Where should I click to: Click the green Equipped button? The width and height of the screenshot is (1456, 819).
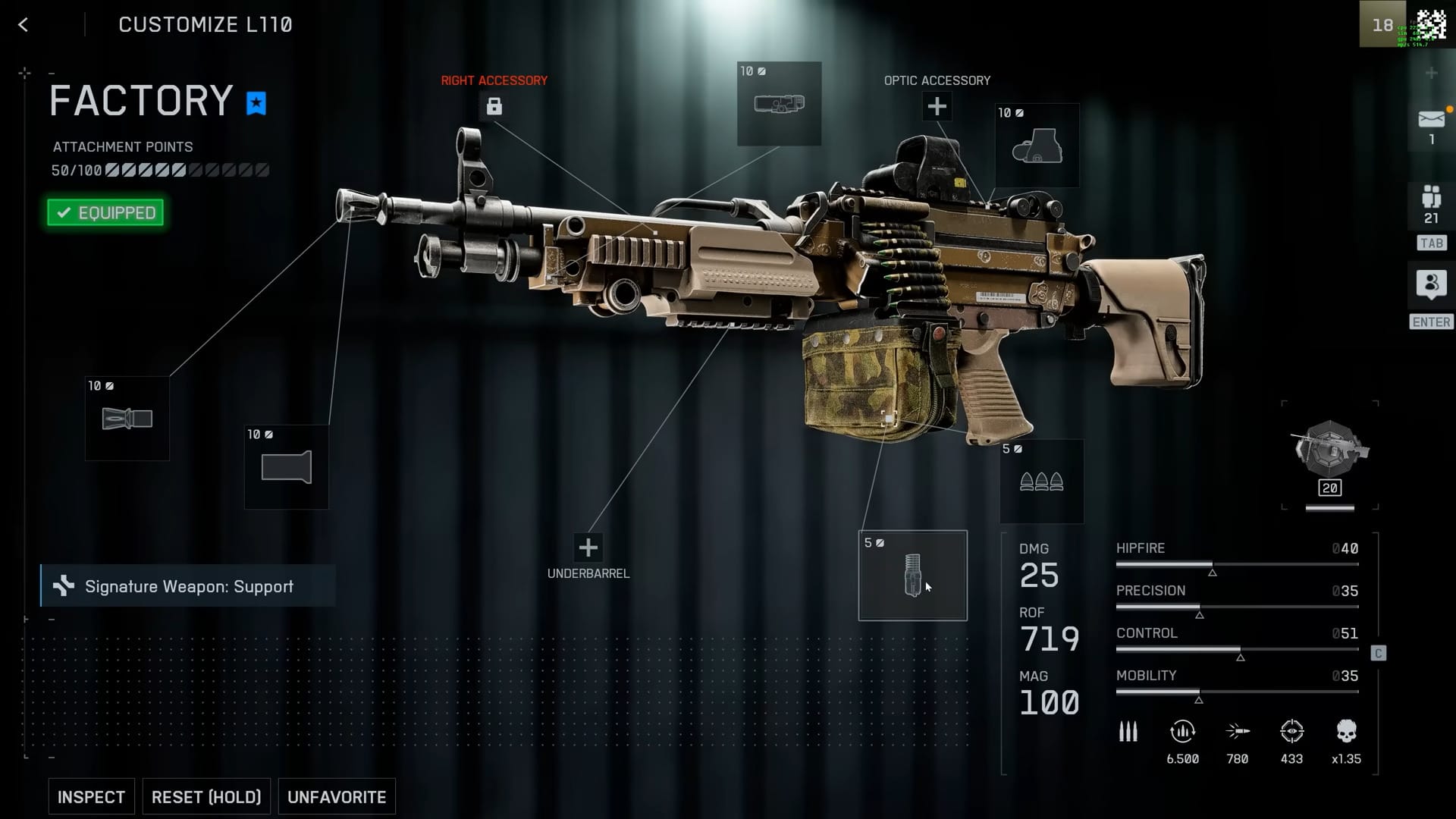pos(105,213)
